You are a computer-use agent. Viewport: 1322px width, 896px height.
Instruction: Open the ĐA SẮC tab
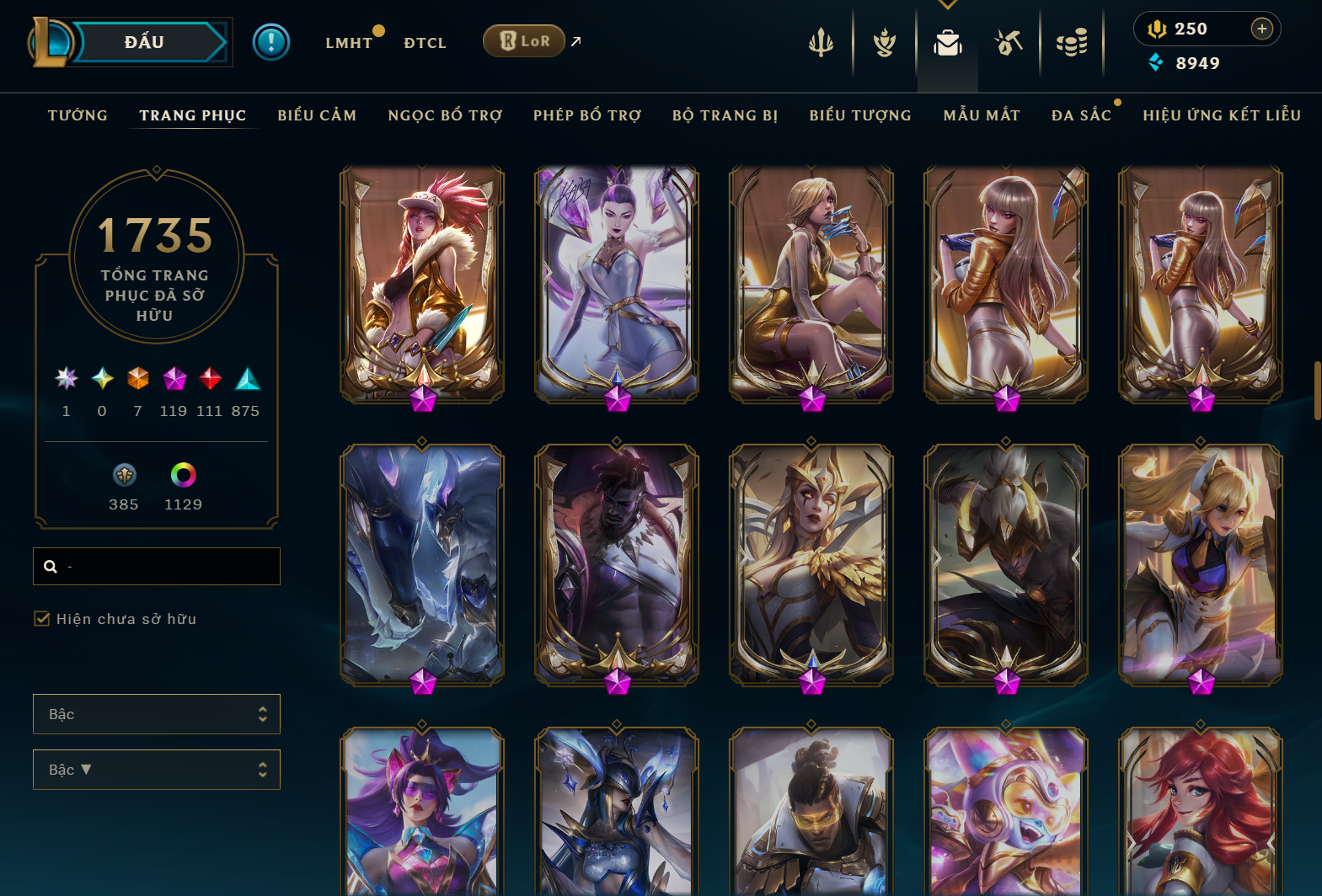pos(1082,115)
